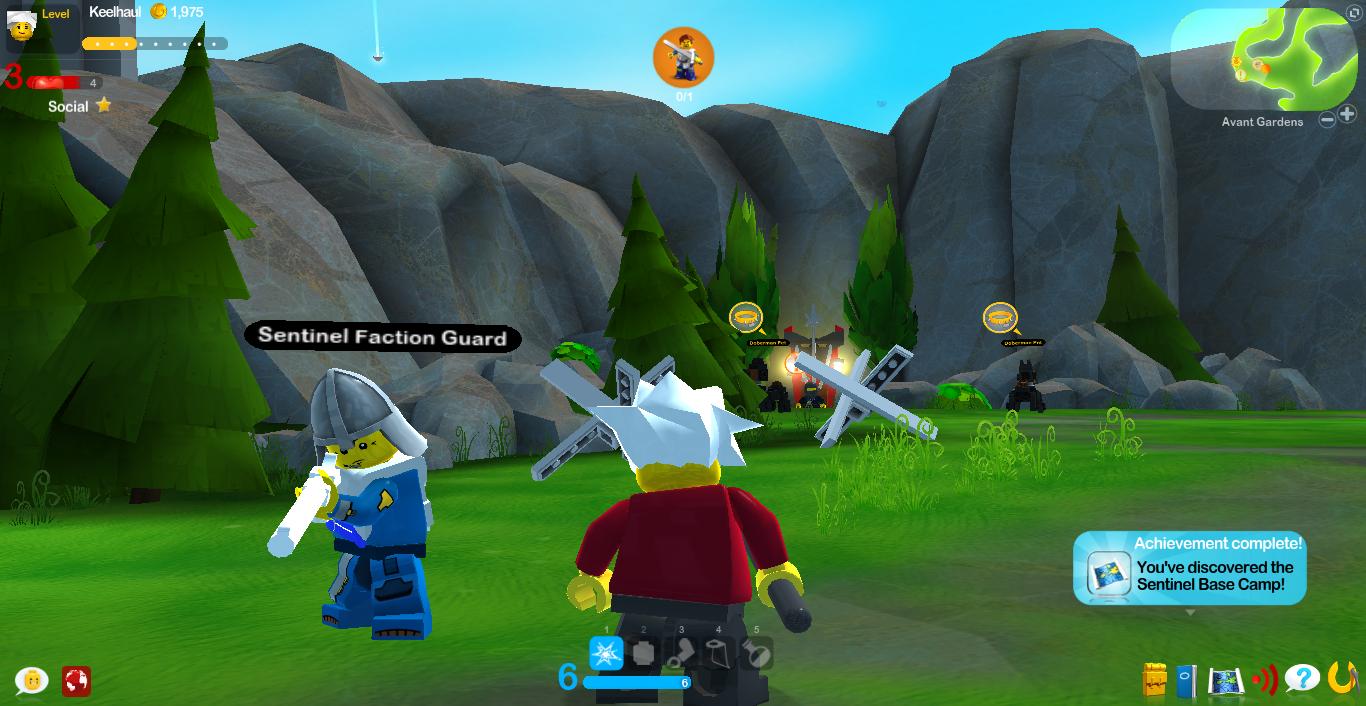Zoom in the minimap with plus button
Image resolution: width=1366 pixels, height=706 pixels.
coord(1347,116)
